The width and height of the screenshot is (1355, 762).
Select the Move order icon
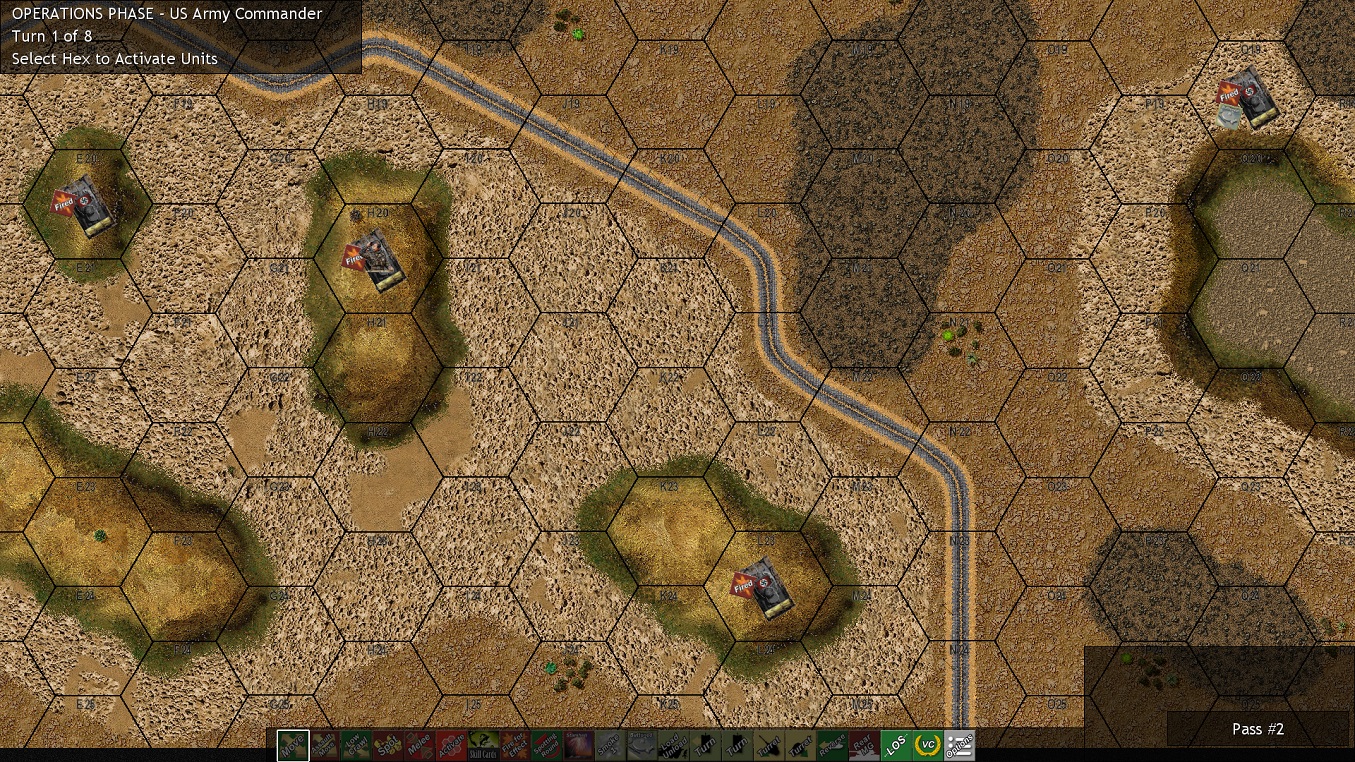tap(291, 745)
